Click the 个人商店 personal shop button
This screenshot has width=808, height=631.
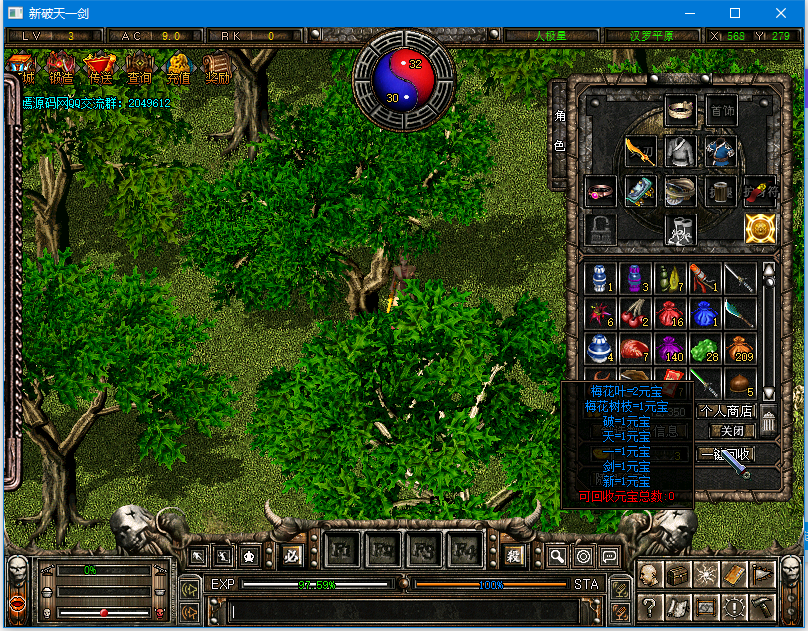point(726,411)
